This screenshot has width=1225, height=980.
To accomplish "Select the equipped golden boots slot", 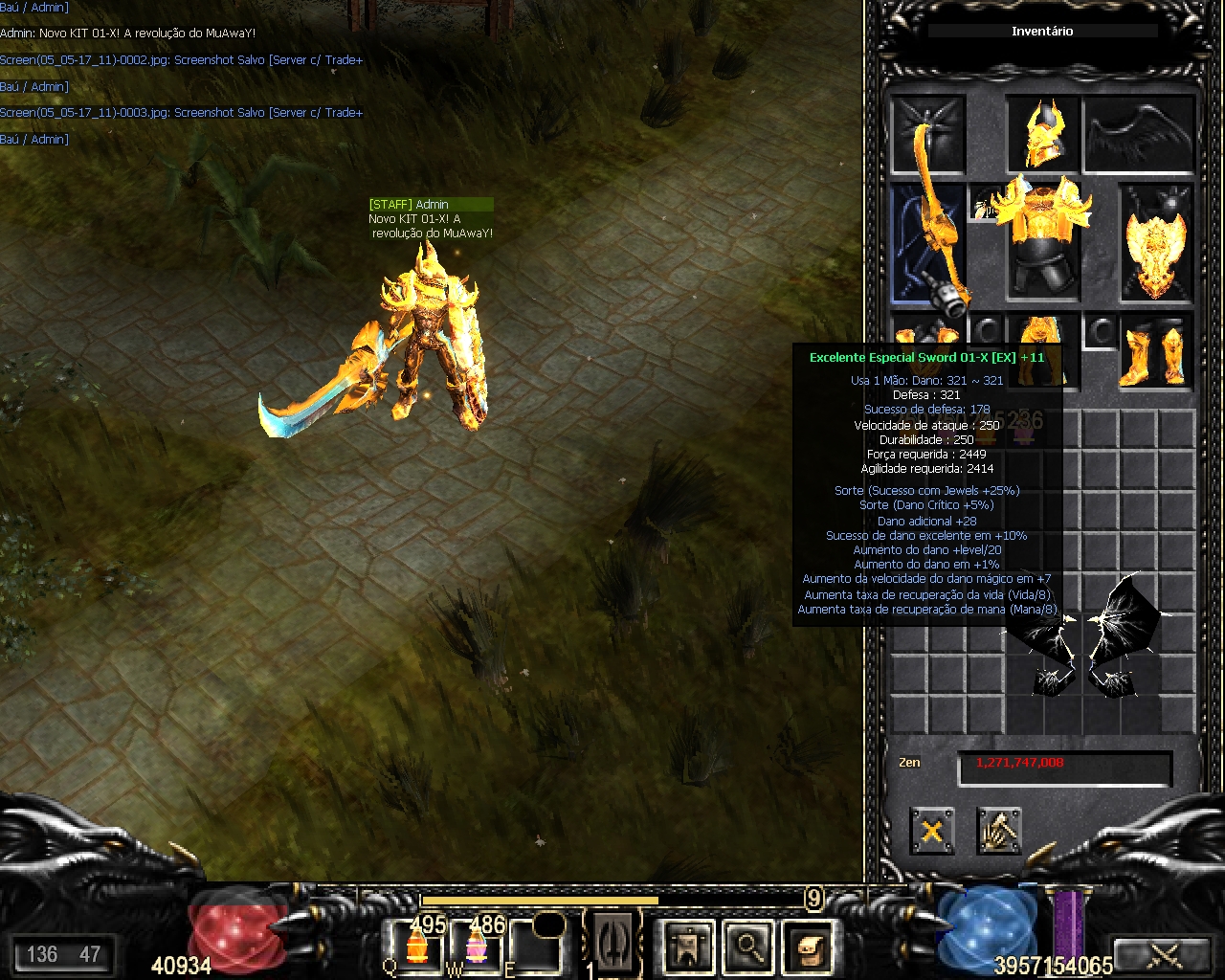I will click(1156, 354).
